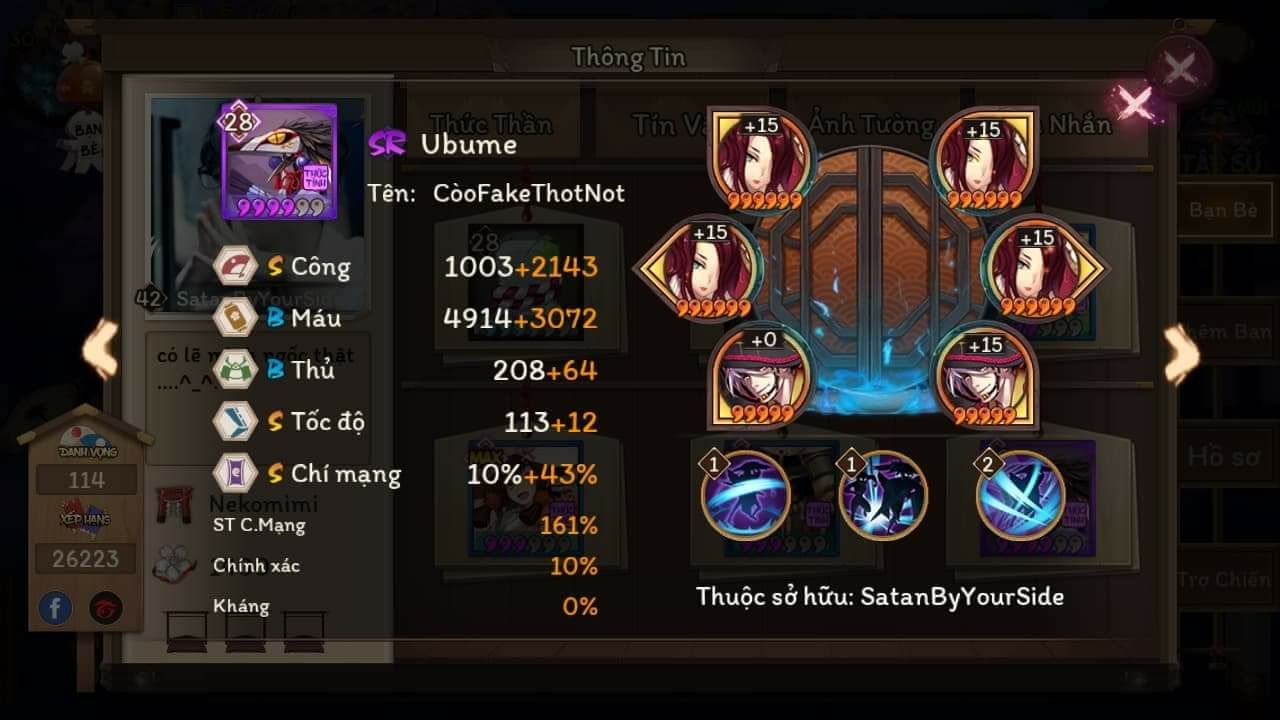Close the Thông Tin window
1280x720 pixels.
[x=1180, y=69]
